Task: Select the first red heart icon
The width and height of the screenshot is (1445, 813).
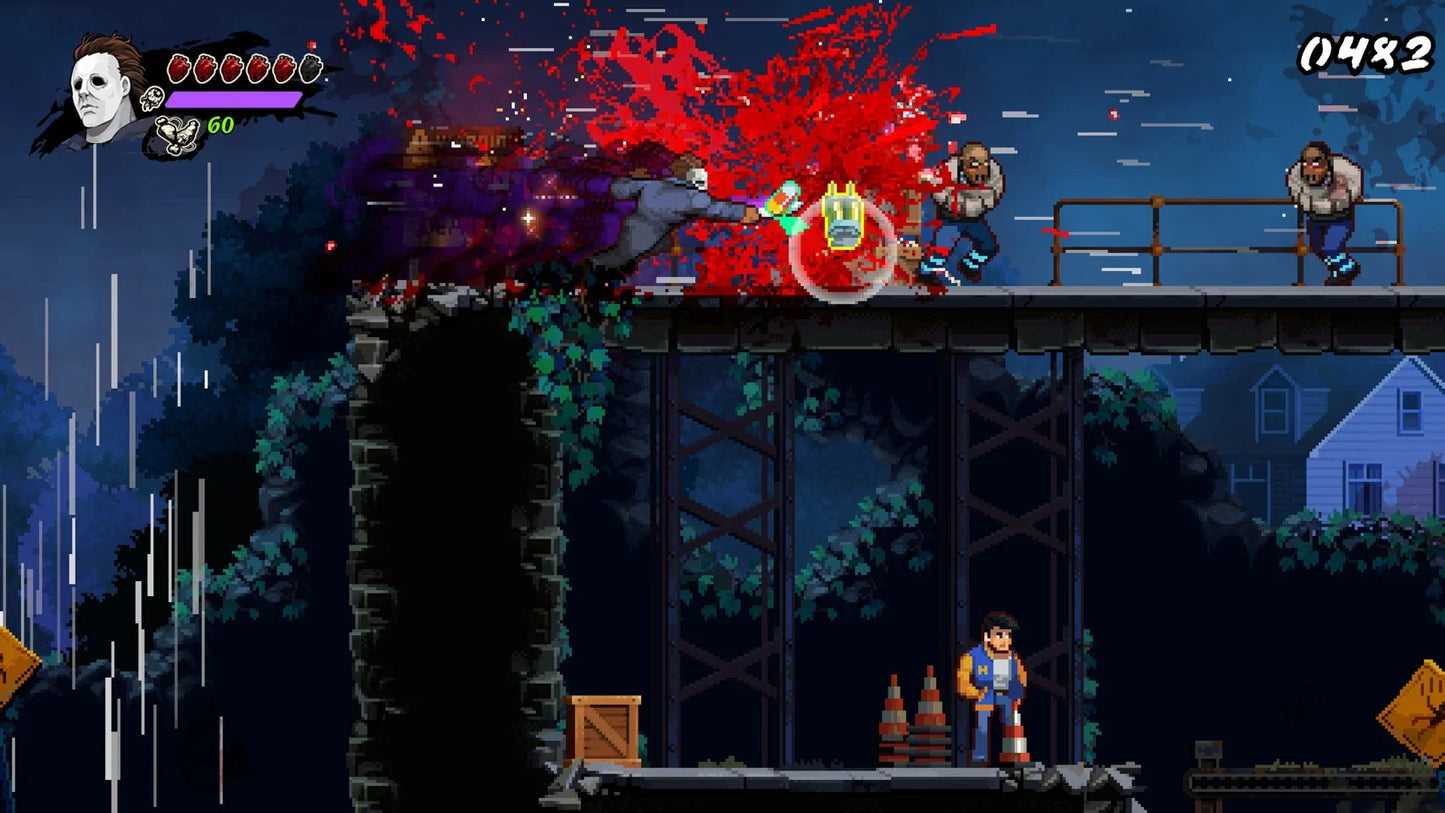Action: 179,68
